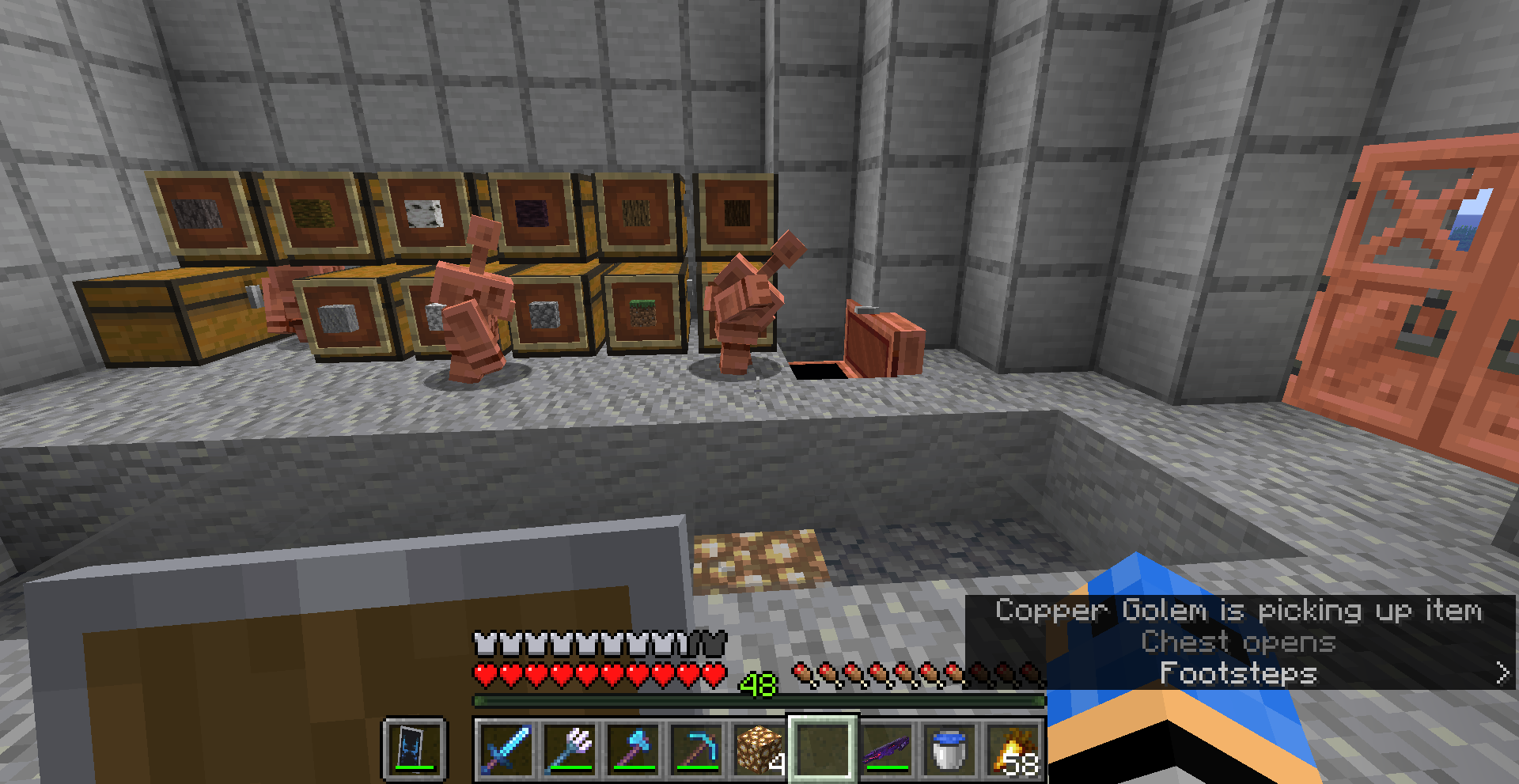
Task: Click the item frame displaying obsidian
Action: [531, 212]
